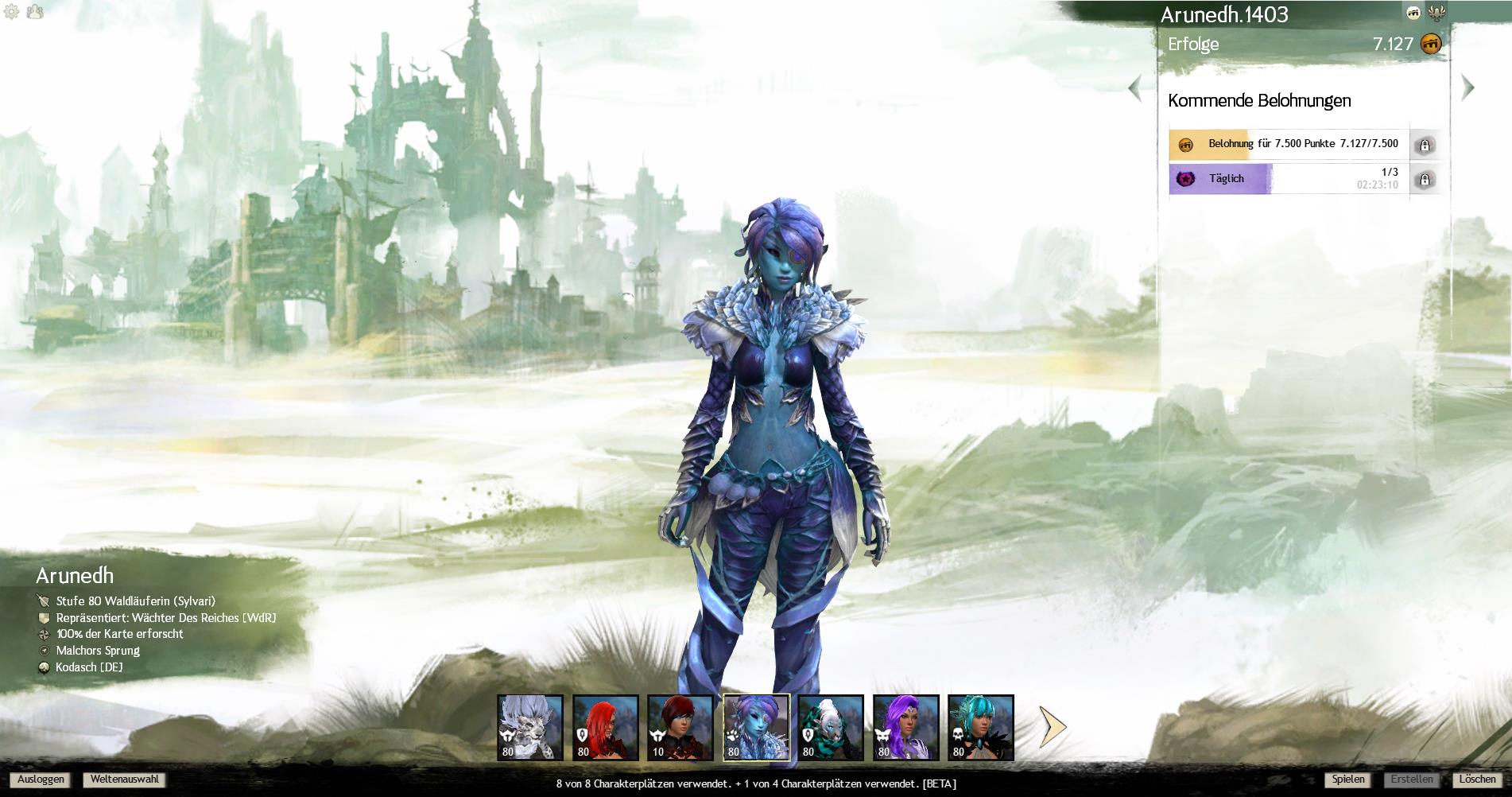Open the settings gear icon
Image resolution: width=1512 pixels, height=797 pixels.
point(11,12)
